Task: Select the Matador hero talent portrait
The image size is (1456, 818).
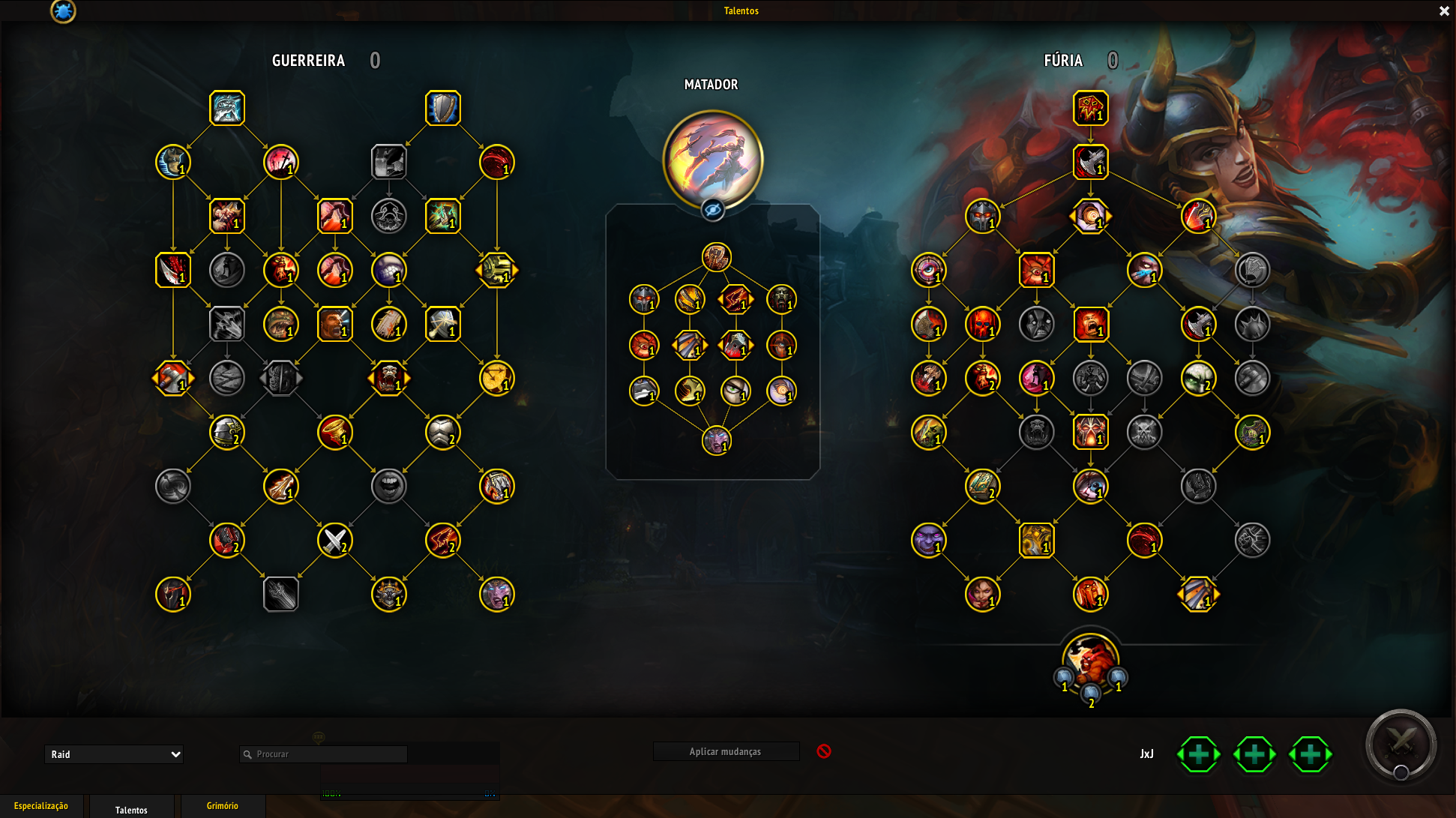Action: 712,160
